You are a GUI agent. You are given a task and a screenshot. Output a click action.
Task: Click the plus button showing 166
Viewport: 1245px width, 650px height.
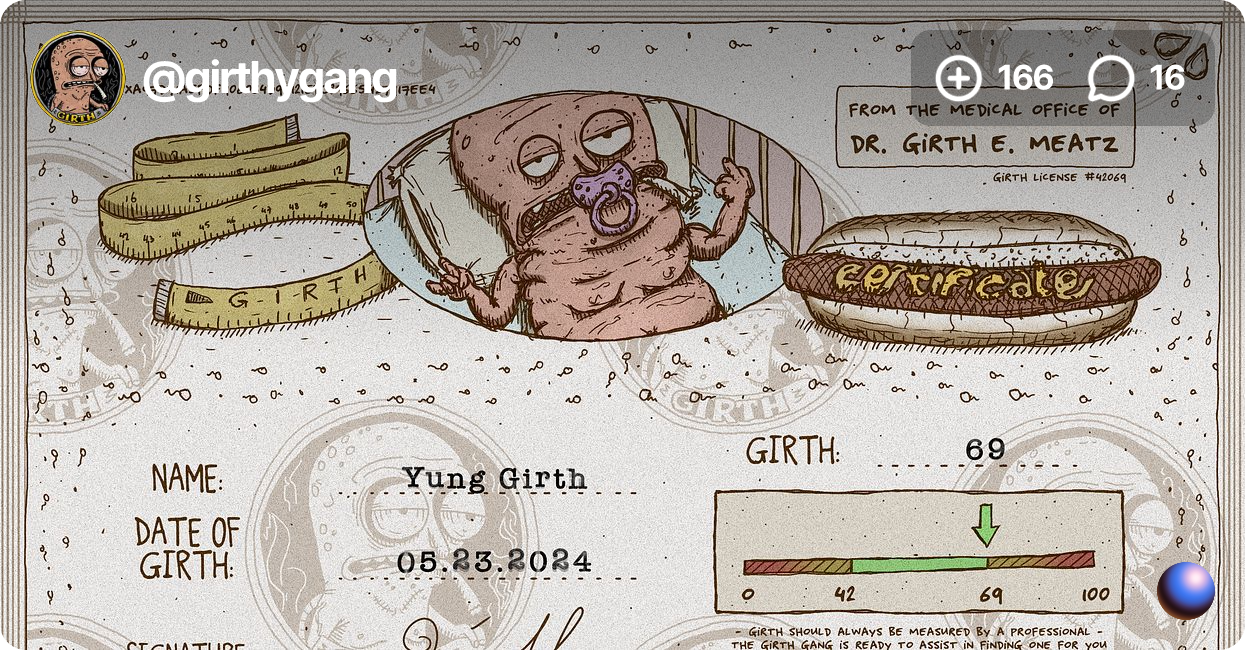pyautogui.click(x=958, y=78)
